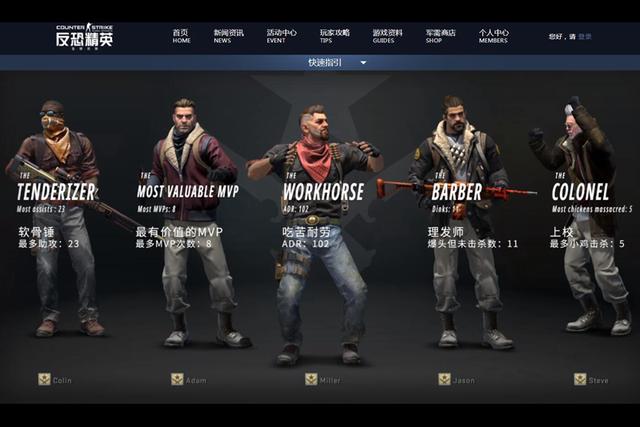The image size is (640, 427).
Task: Click the Counter-Strike 反恐精英 logo
Action: (84, 38)
